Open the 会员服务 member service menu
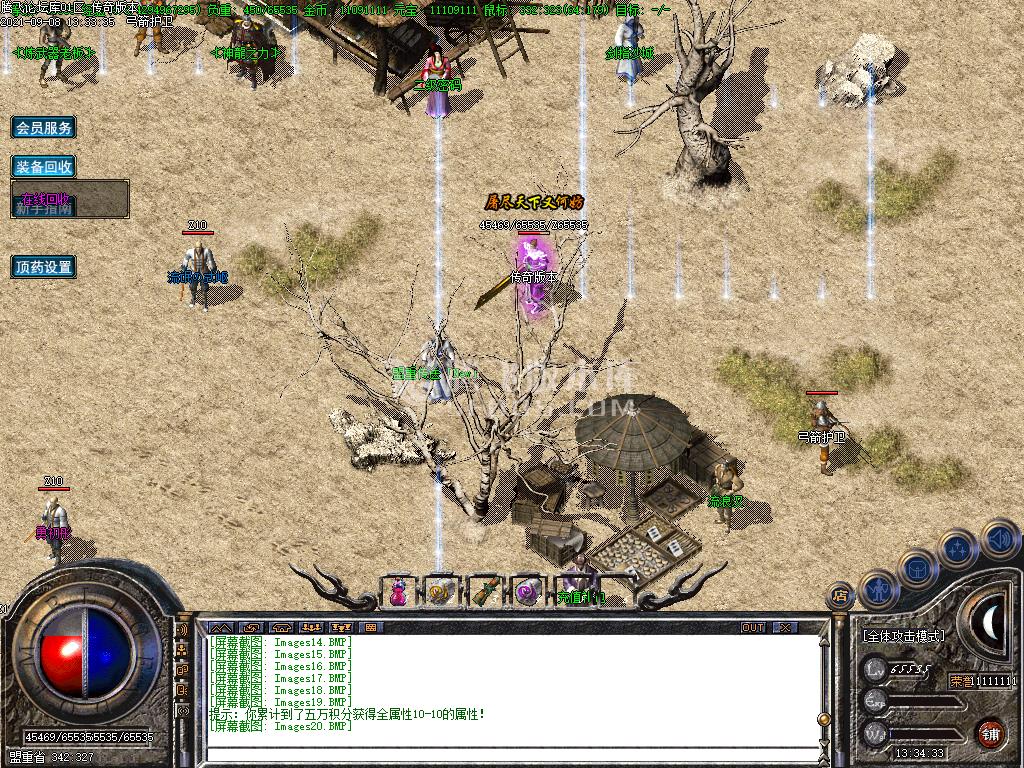Viewport: 1024px width, 768px height. click(x=43, y=128)
